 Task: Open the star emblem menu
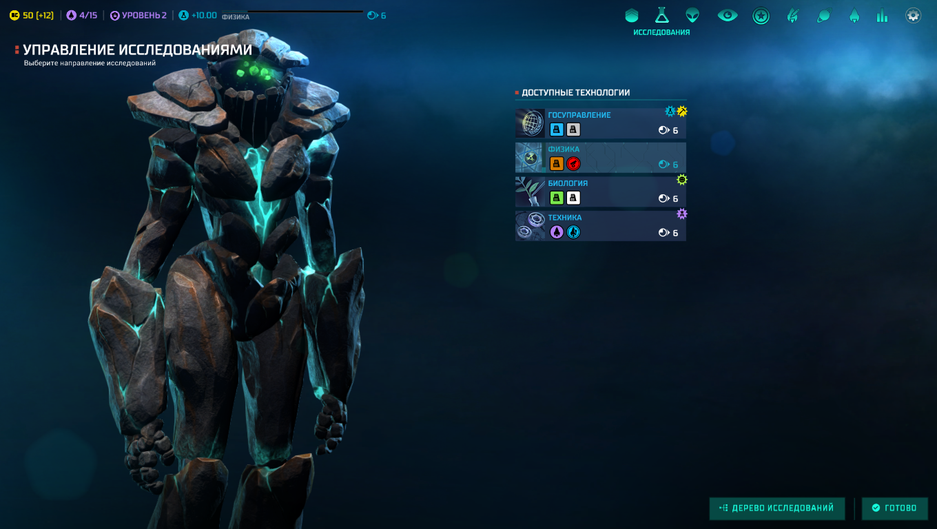pos(761,16)
